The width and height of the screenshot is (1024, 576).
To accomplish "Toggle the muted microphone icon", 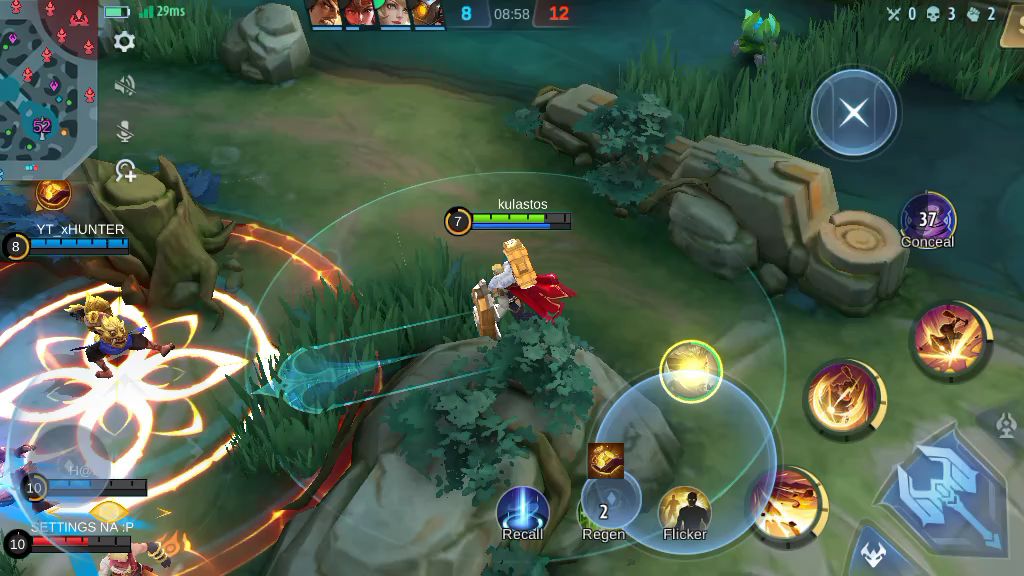I will point(125,130).
